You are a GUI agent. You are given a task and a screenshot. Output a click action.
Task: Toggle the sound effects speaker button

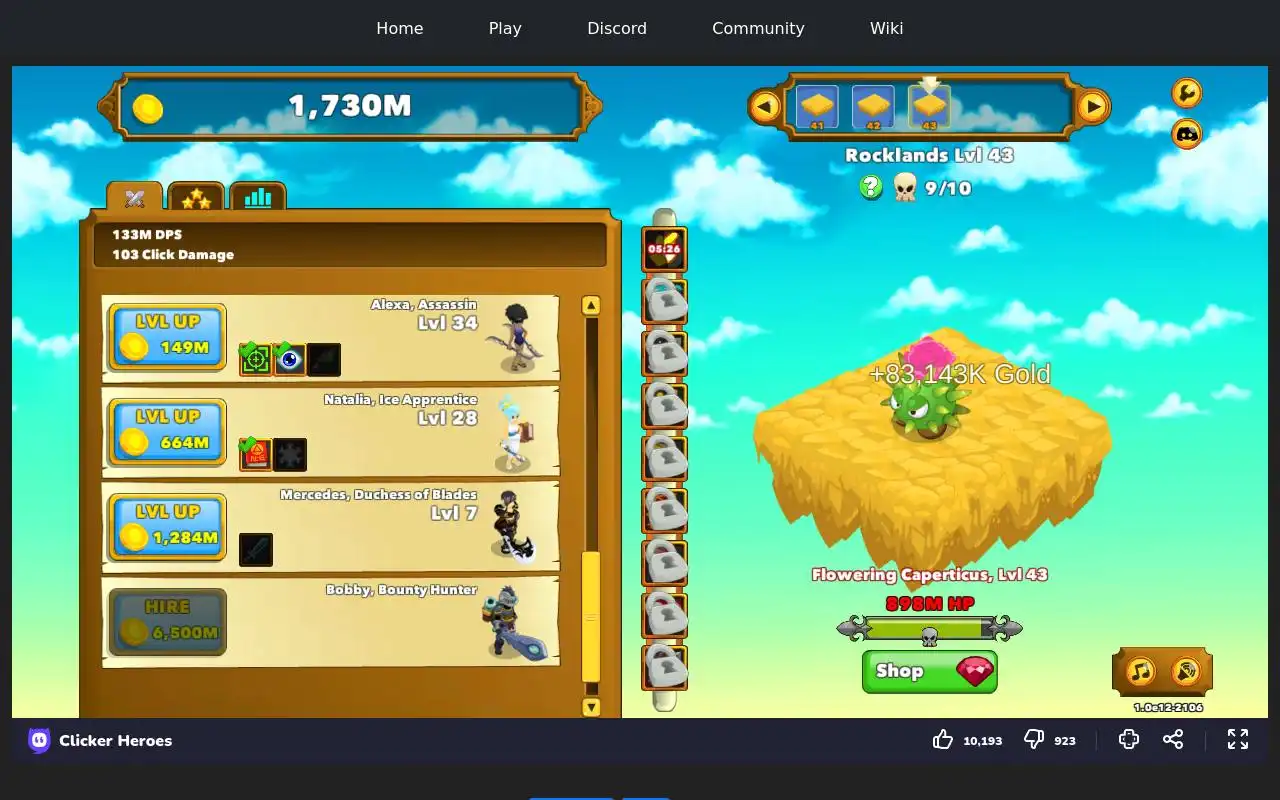coord(1185,671)
